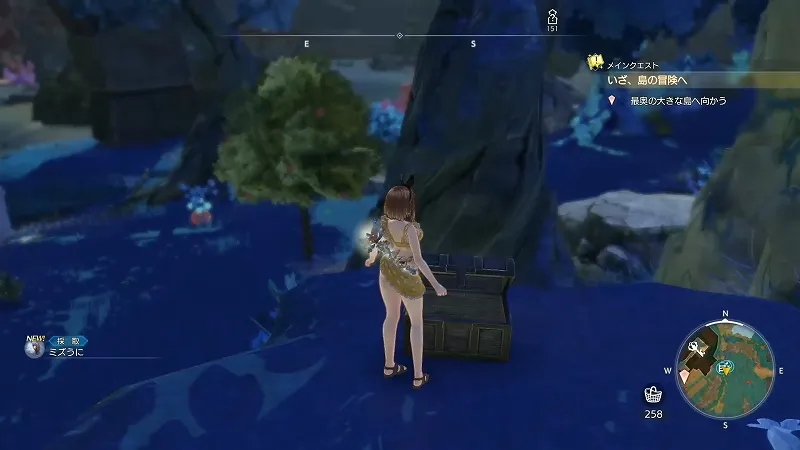Click the quest objective 最奥の大きな島へ向かう
The image size is (800, 450).
(677, 101)
